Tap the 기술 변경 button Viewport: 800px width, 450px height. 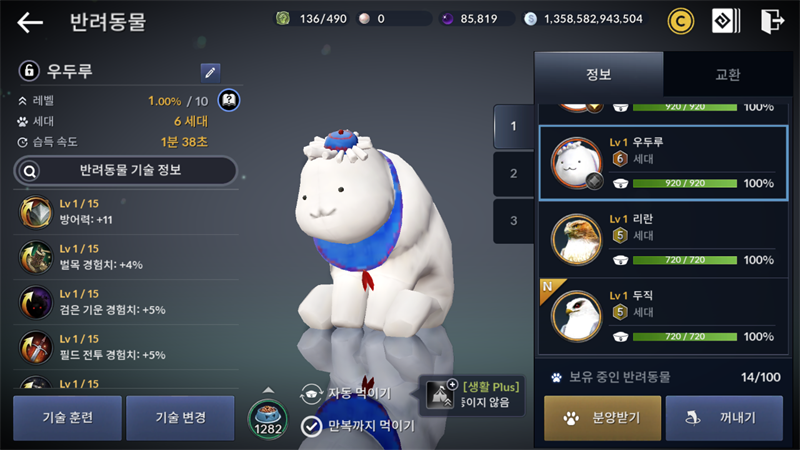click(x=180, y=417)
